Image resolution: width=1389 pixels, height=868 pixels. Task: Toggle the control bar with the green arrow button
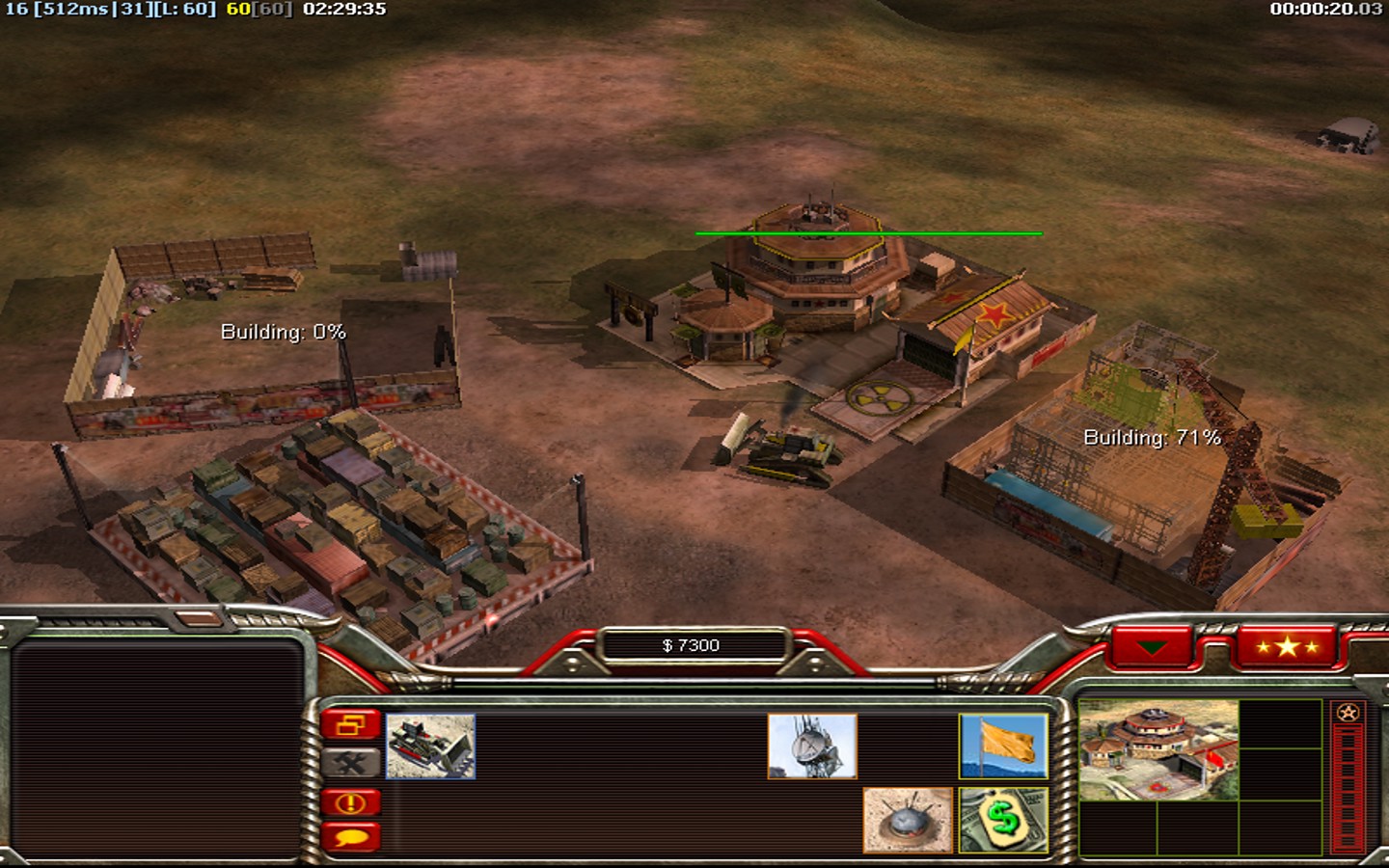tap(1152, 647)
